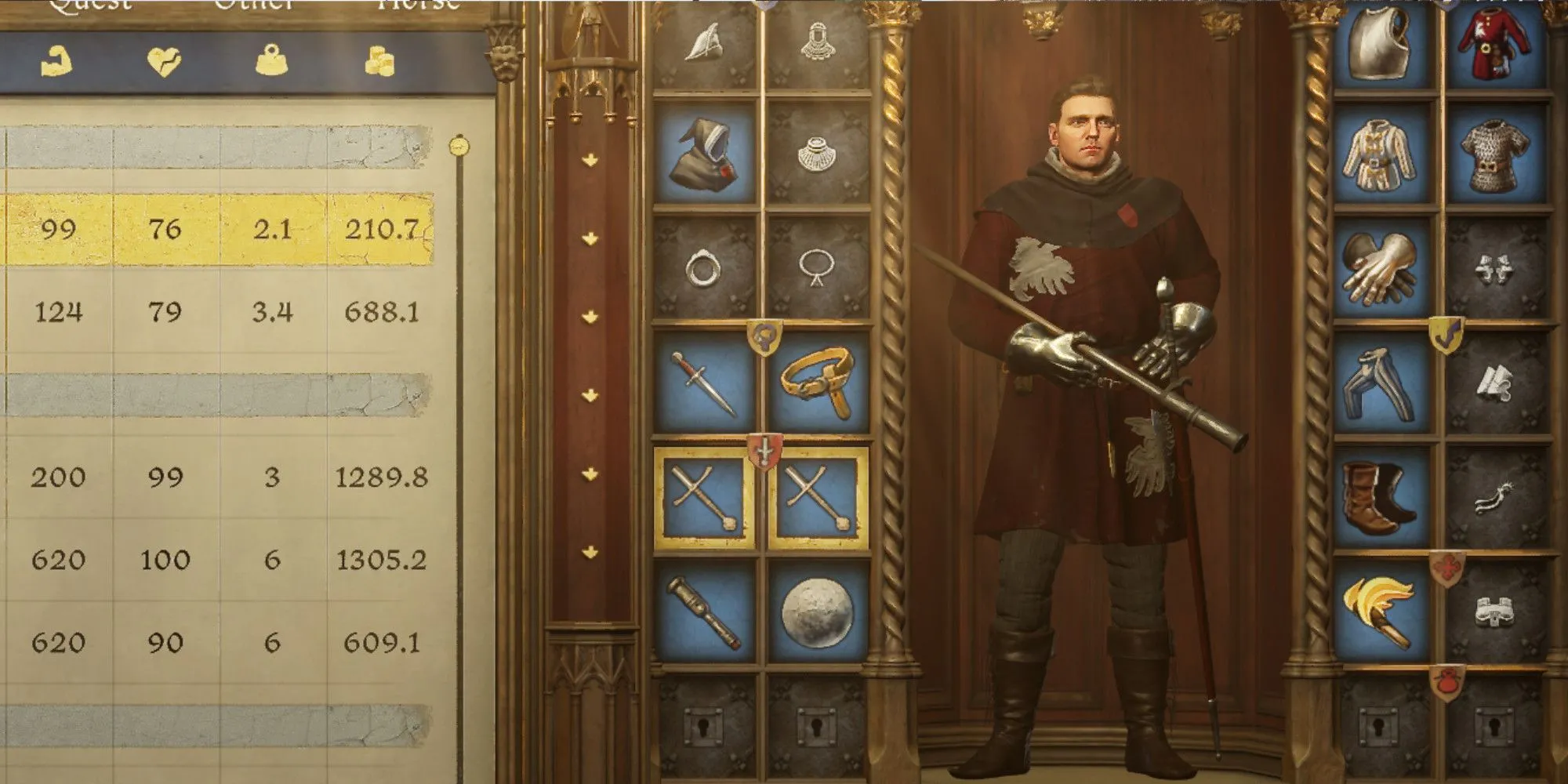
Task: Sort items by the weight icon column
Action: point(271,61)
